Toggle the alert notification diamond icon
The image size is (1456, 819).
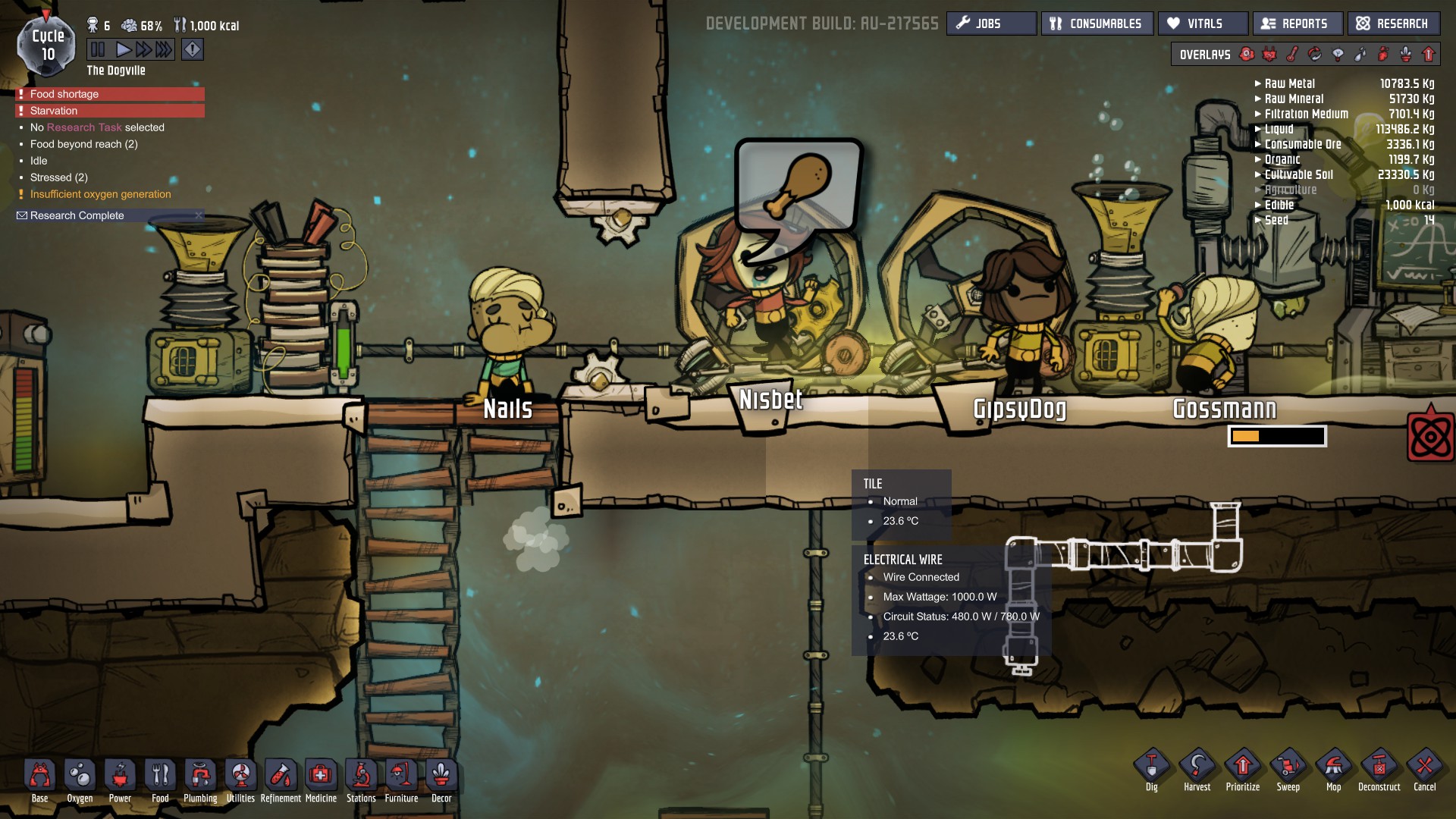[193, 49]
